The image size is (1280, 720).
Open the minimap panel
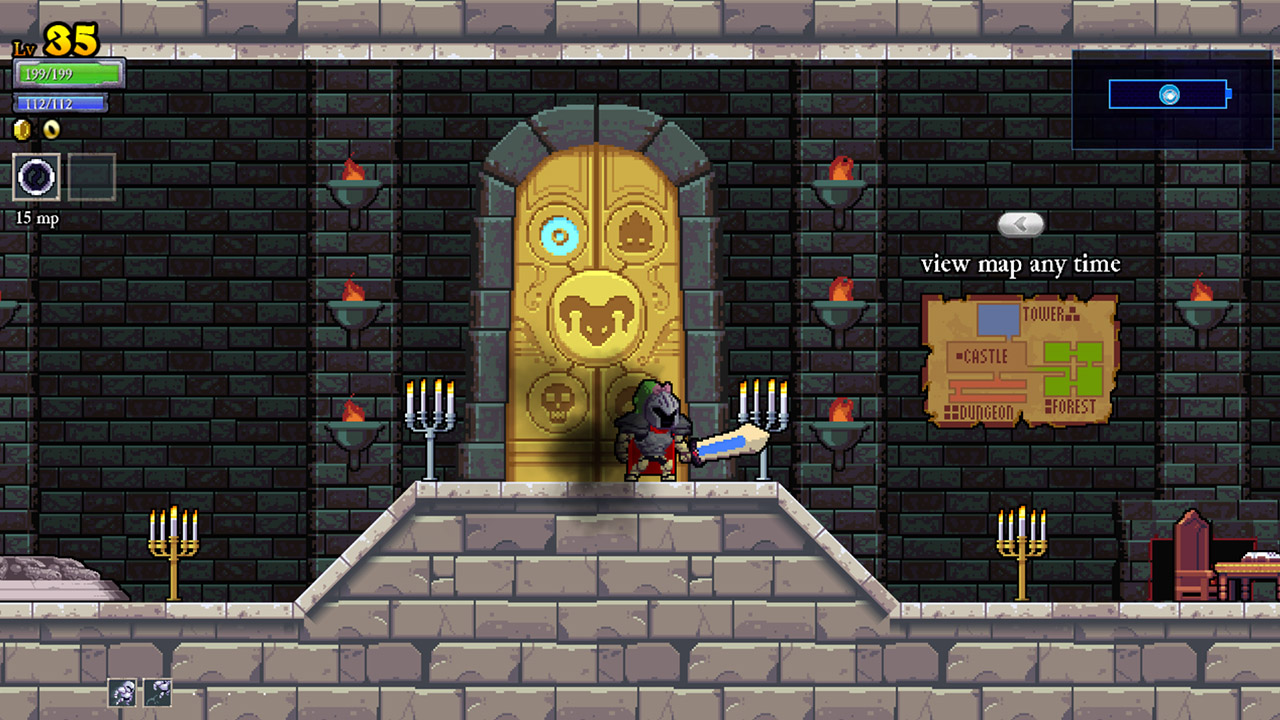tap(1174, 98)
